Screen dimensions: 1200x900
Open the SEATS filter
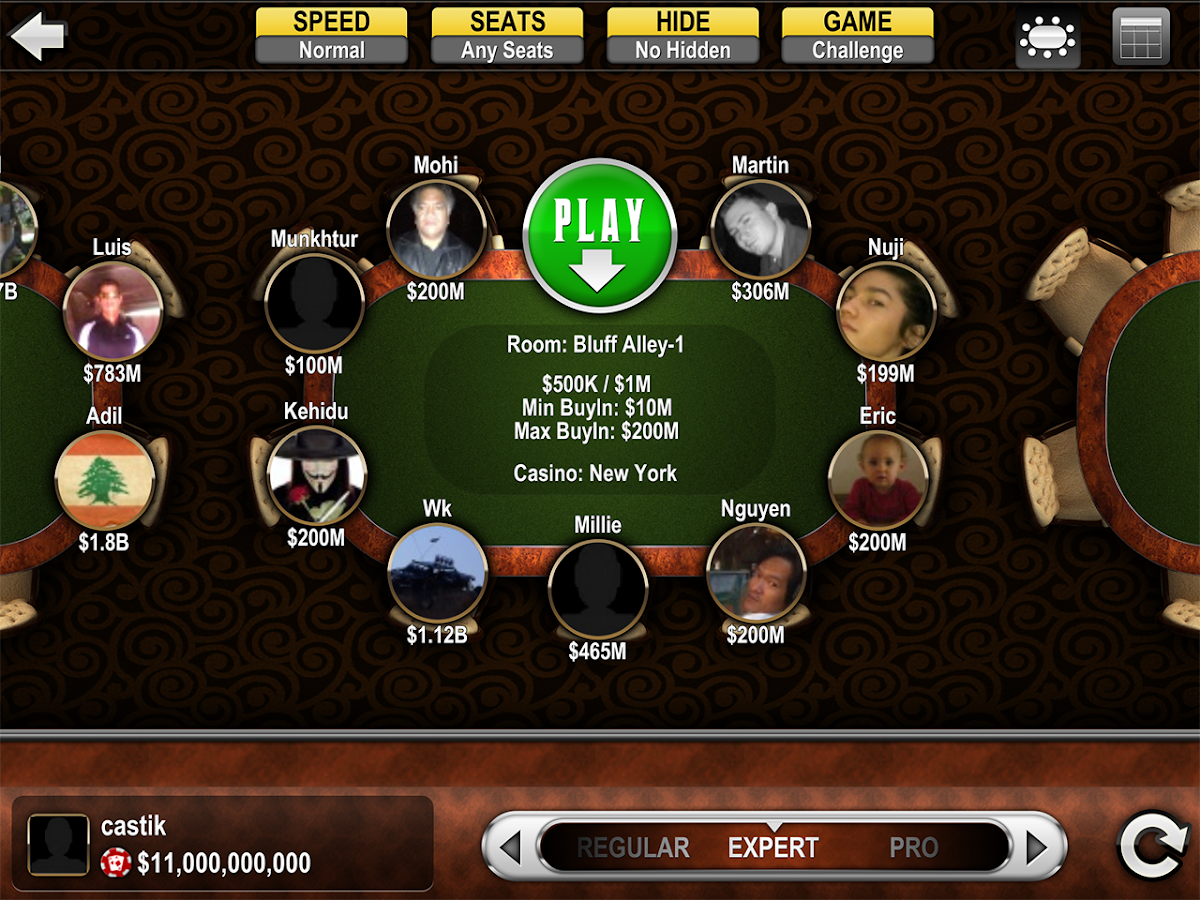(507, 36)
